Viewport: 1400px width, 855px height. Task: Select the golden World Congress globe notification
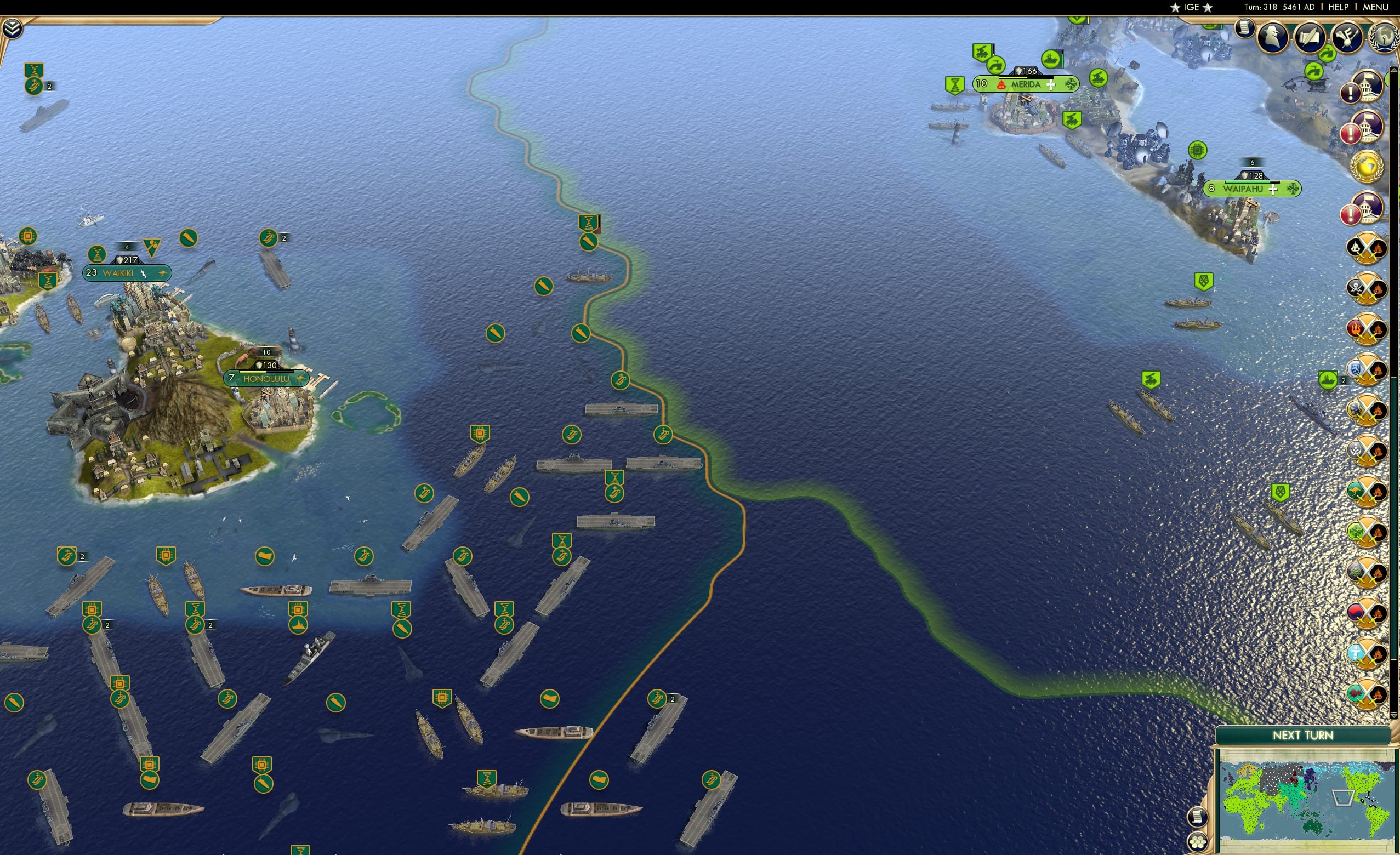(x=1366, y=168)
